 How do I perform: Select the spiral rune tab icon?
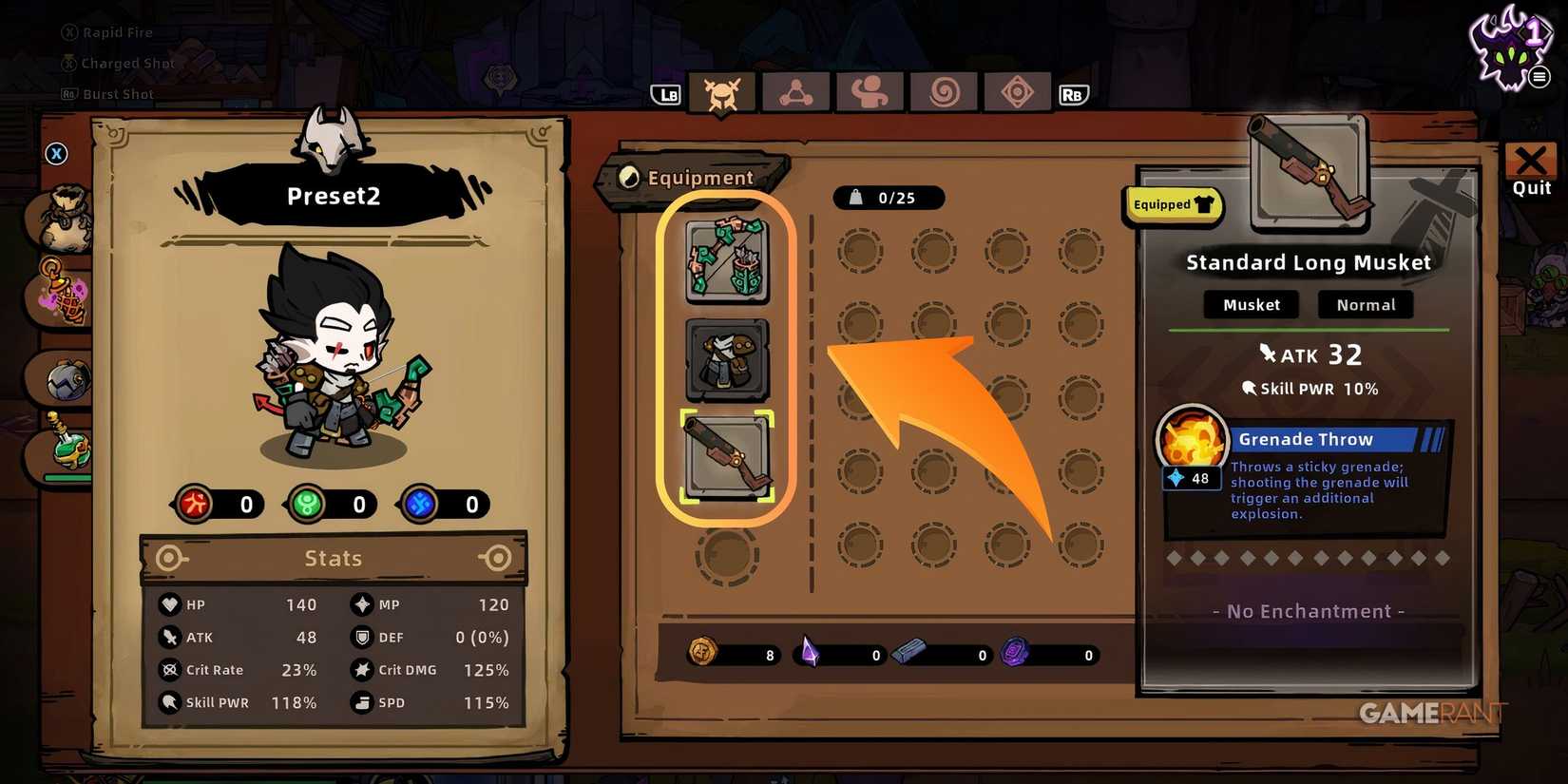click(943, 92)
